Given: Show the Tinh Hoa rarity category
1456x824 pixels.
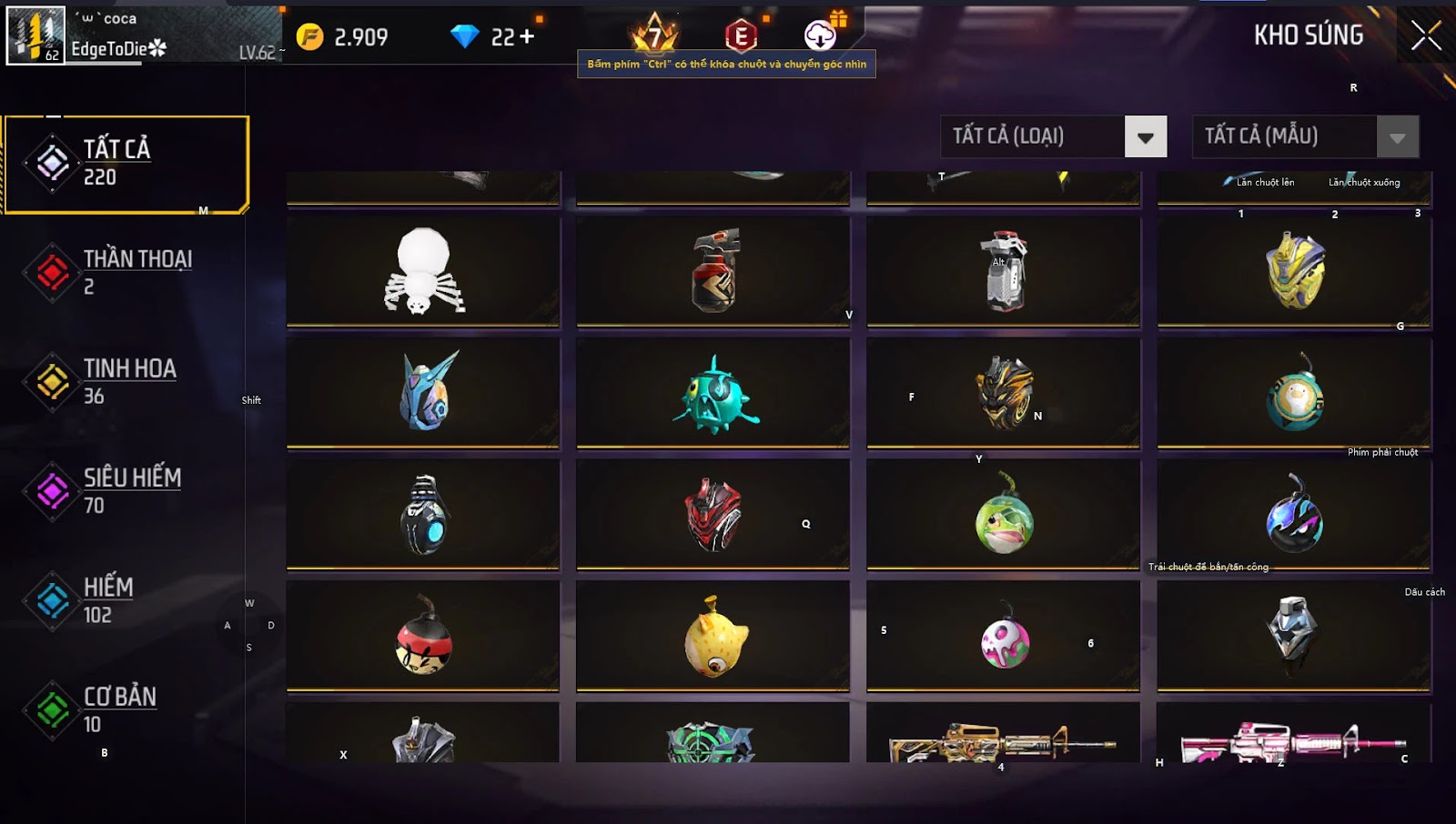Looking at the screenshot, I should tap(126, 382).
